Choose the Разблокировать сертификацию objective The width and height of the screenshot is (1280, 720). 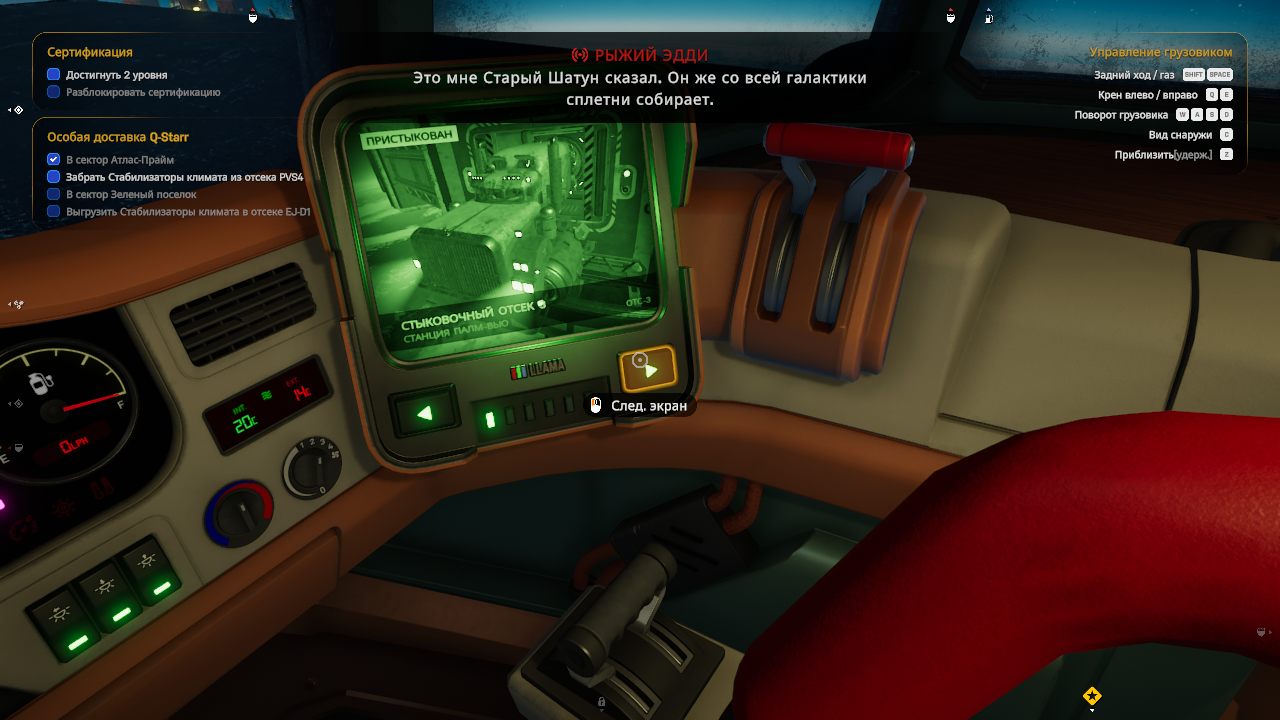tap(143, 92)
